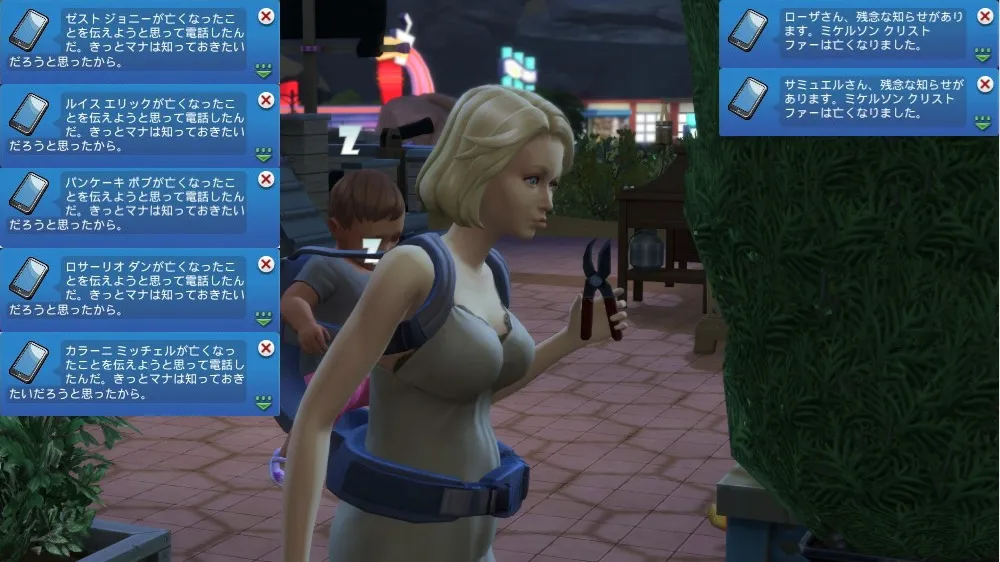Dismiss the Lewis Eric death notification
Viewport: 1000px width, 562px height.
[x=266, y=99]
